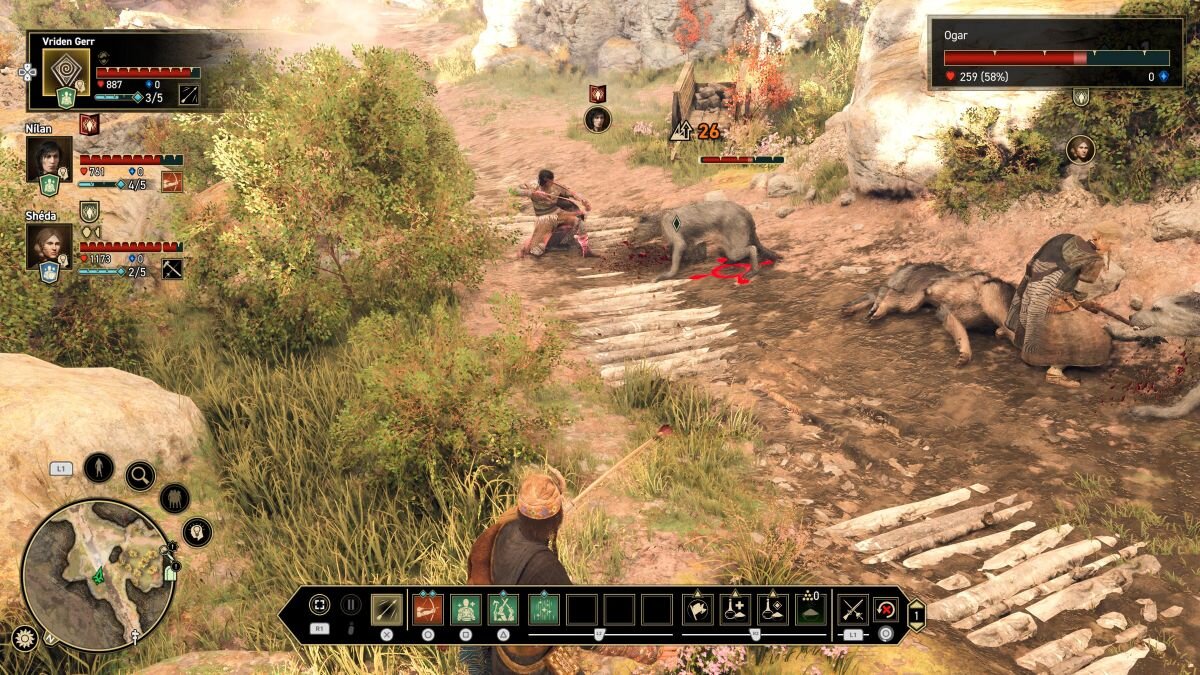
Task: Activate the green arrow rain ability
Action: point(544,609)
